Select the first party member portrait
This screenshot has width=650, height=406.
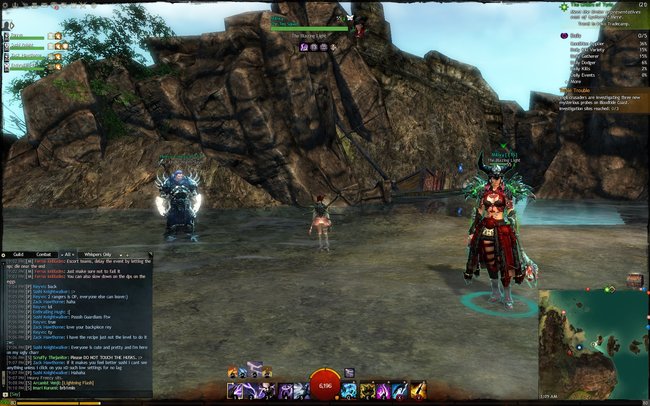6,37
